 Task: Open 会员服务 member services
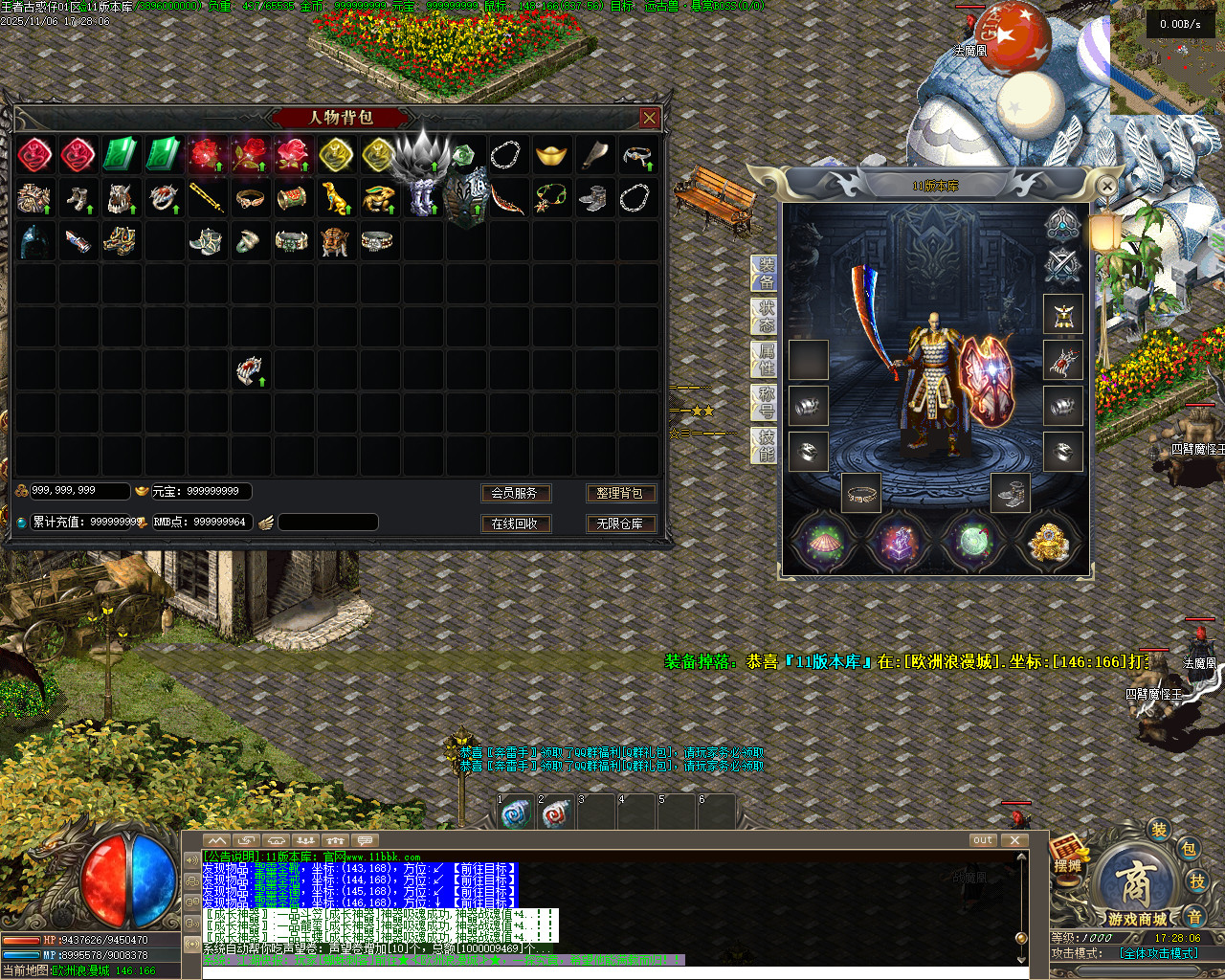tap(514, 493)
